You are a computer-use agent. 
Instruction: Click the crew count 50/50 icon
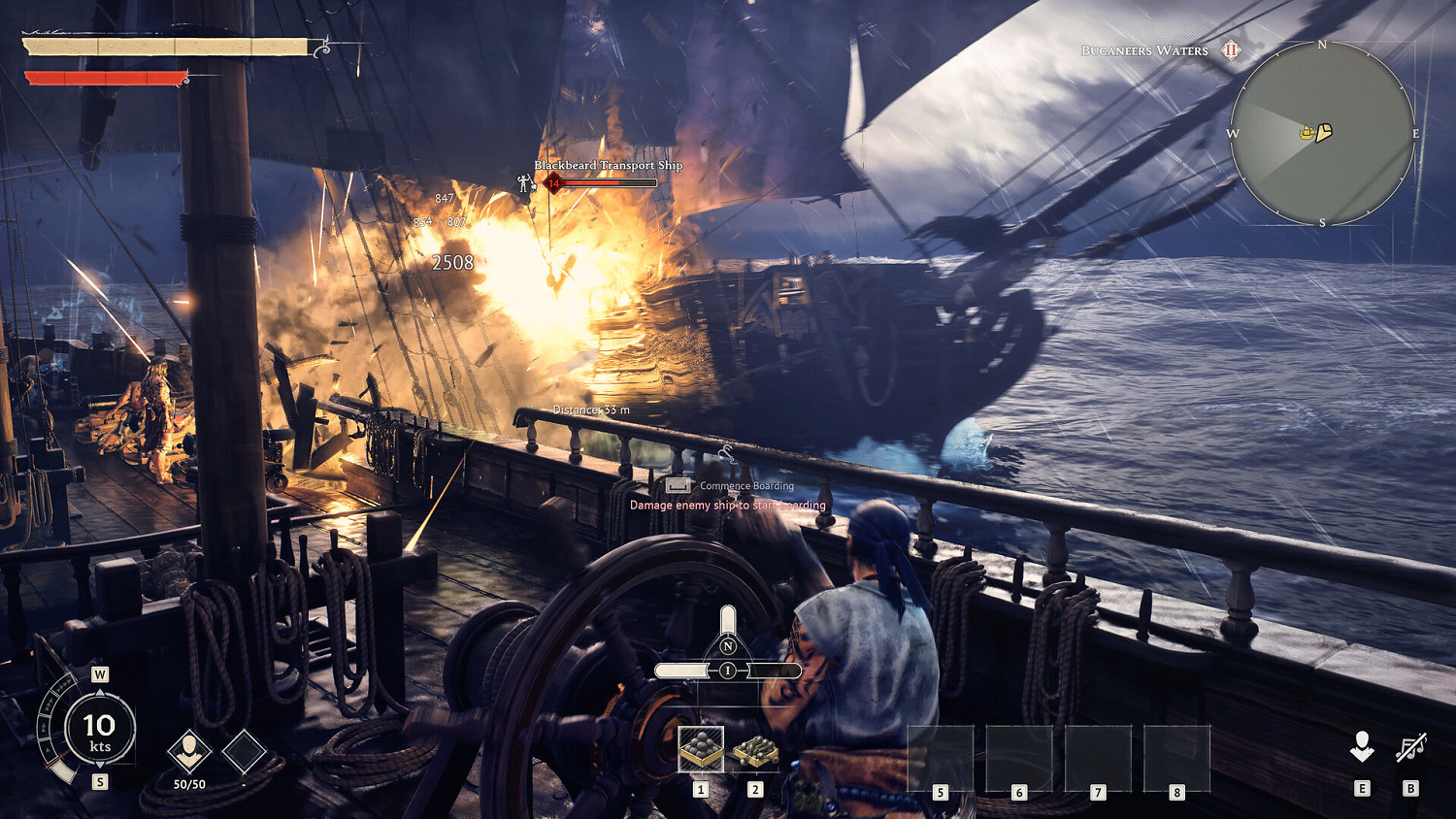pyautogui.click(x=190, y=752)
